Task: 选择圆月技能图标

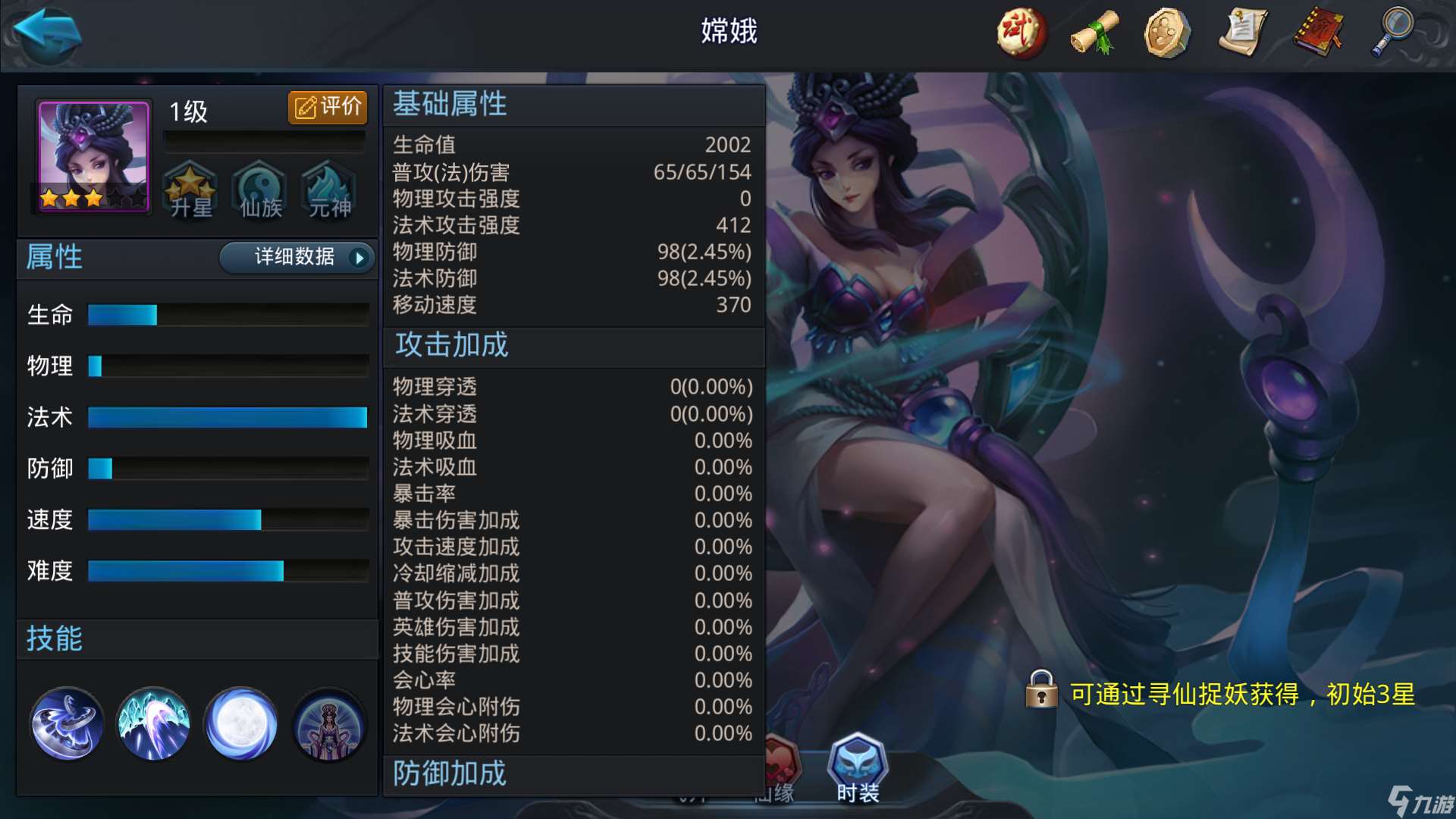Action: click(241, 723)
